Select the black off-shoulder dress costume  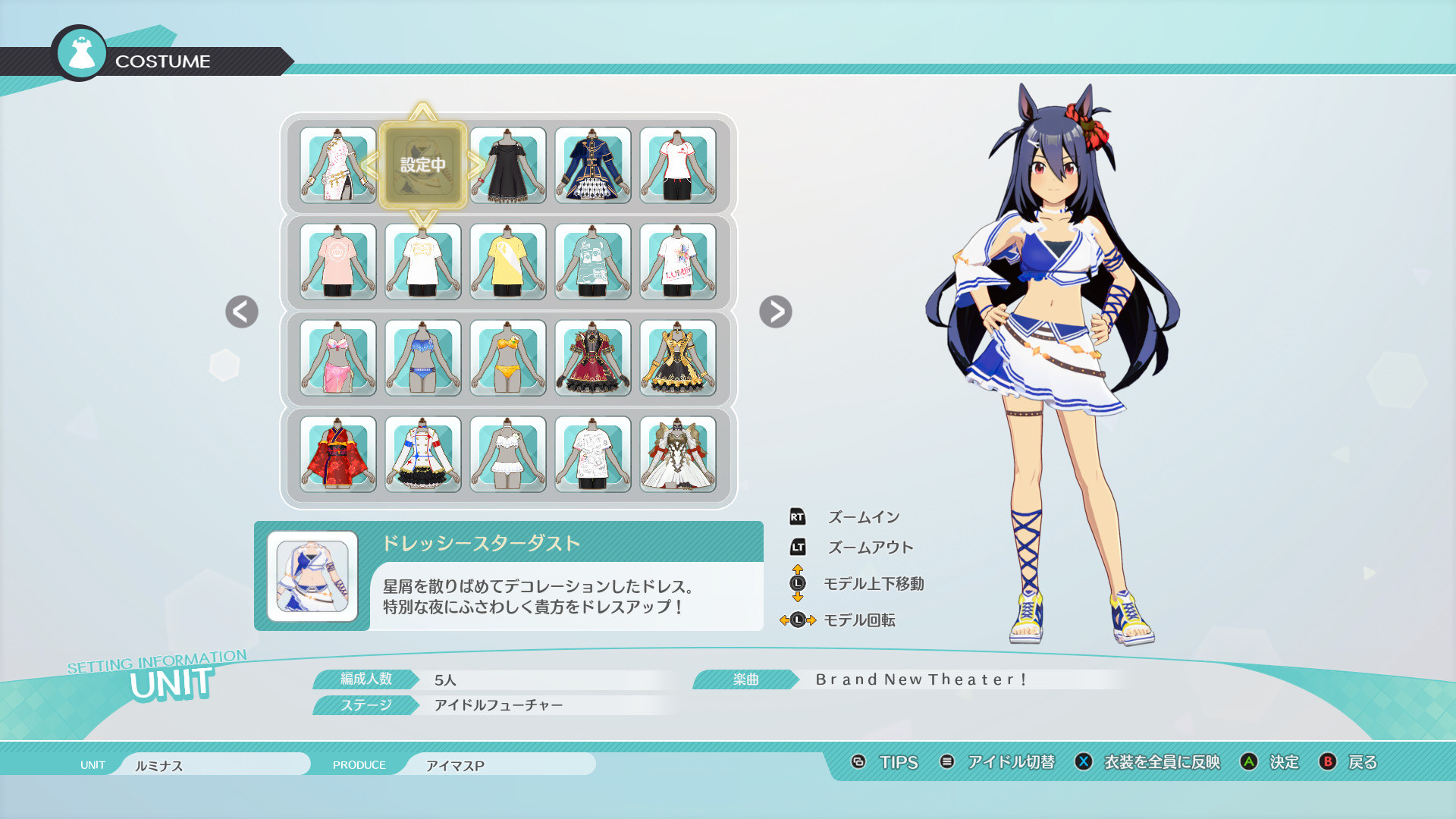coord(507,165)
